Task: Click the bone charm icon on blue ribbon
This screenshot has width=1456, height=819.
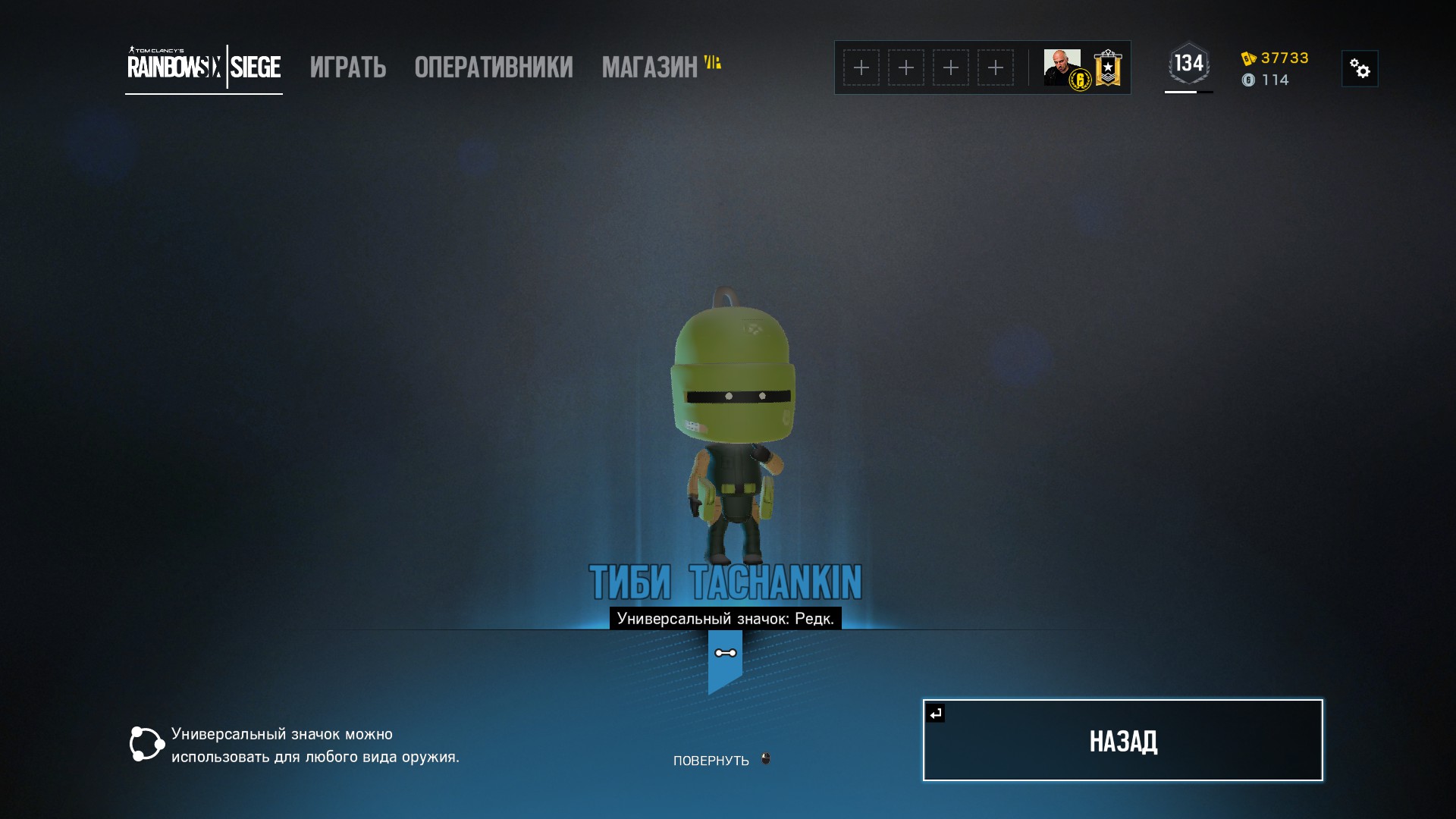Action: pos(725,652)
